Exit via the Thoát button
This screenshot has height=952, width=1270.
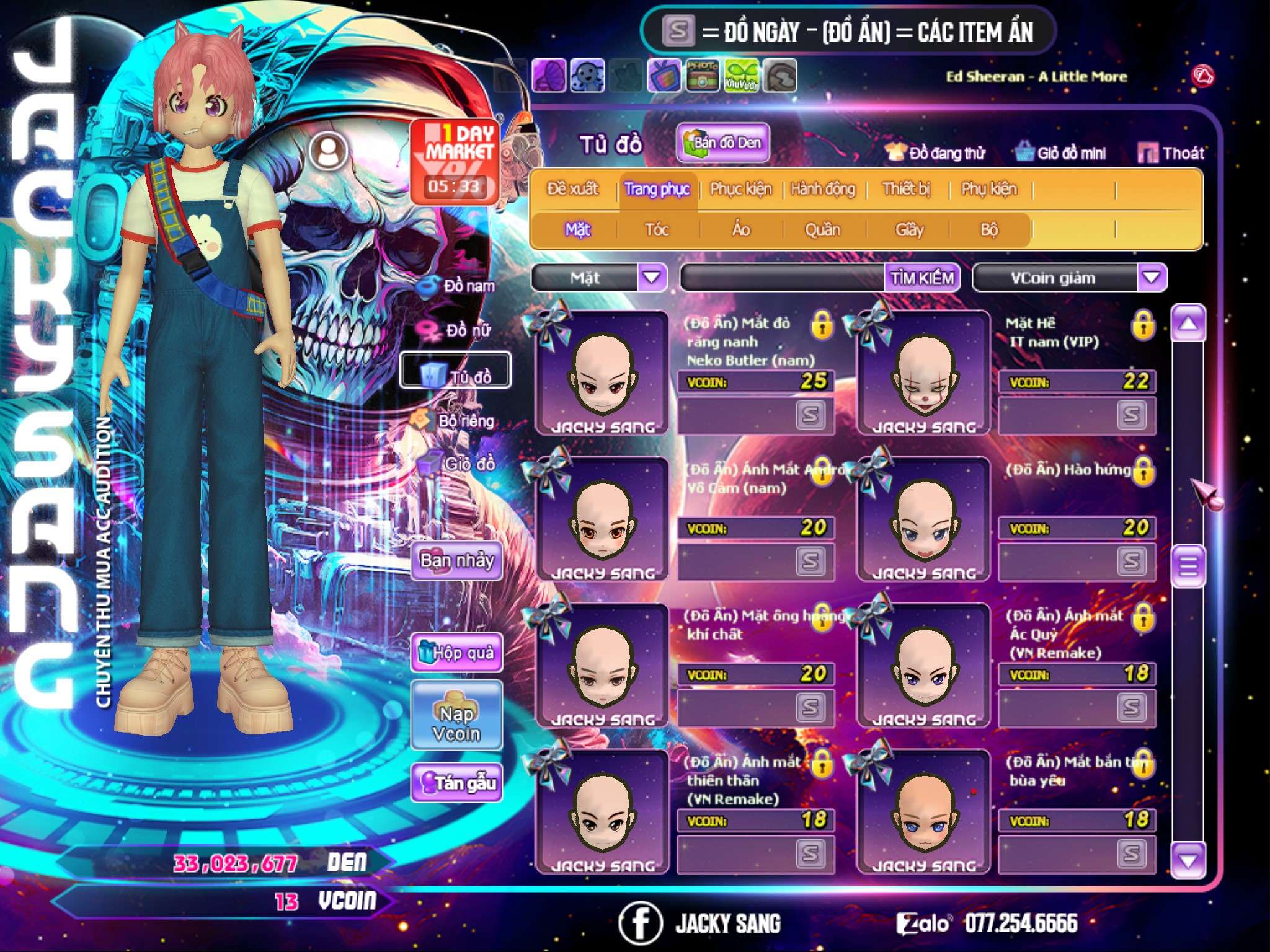coord(1171,153)
